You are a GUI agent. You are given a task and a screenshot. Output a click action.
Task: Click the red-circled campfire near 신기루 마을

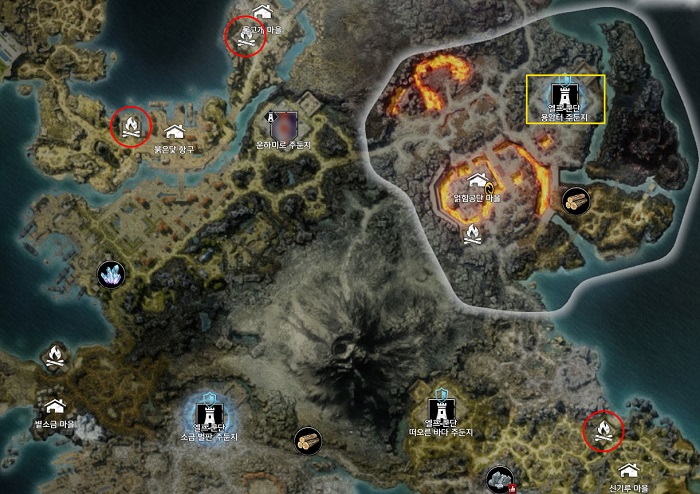coord(604,431)
